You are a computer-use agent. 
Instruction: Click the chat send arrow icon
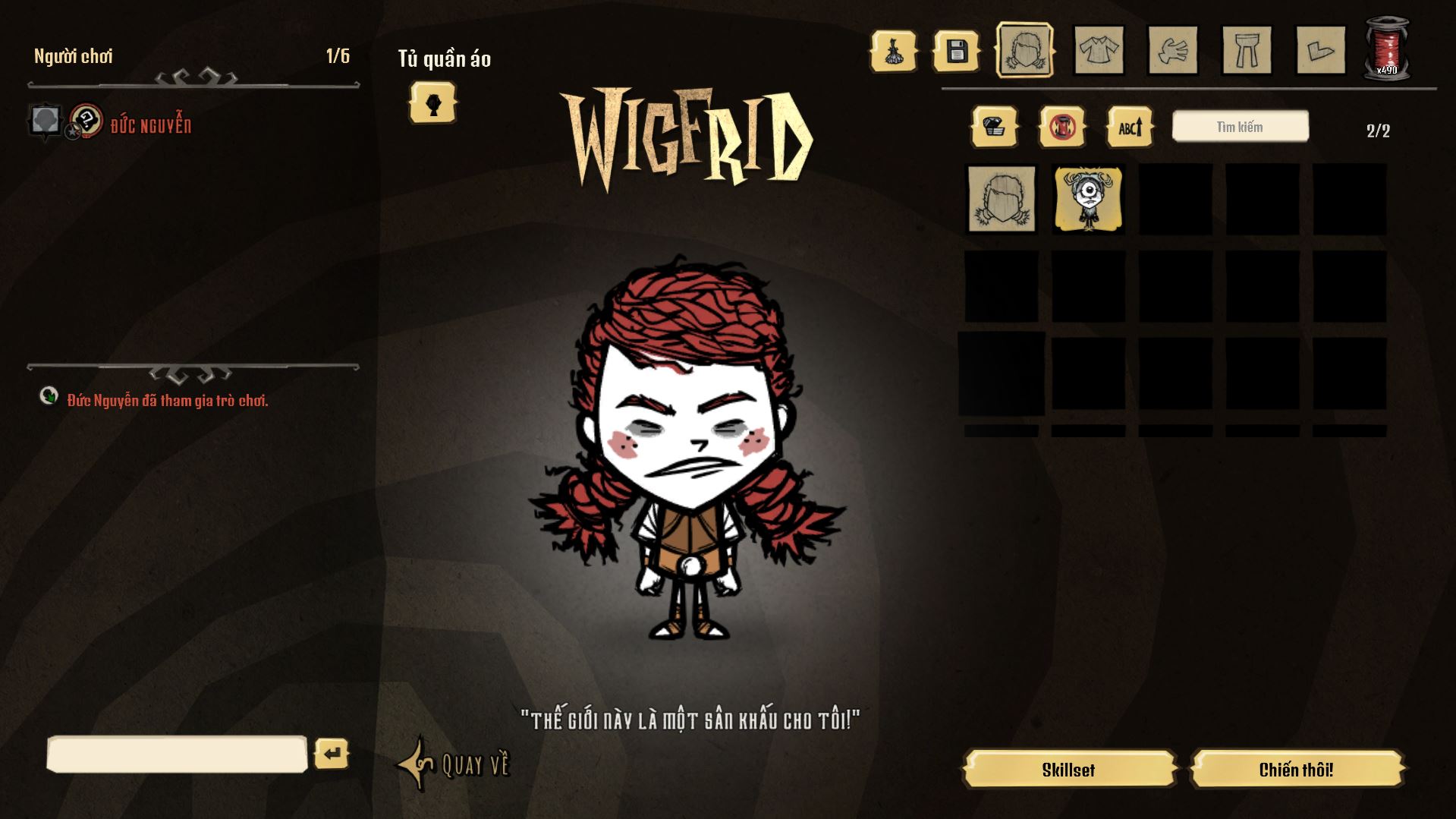point(332,754)
